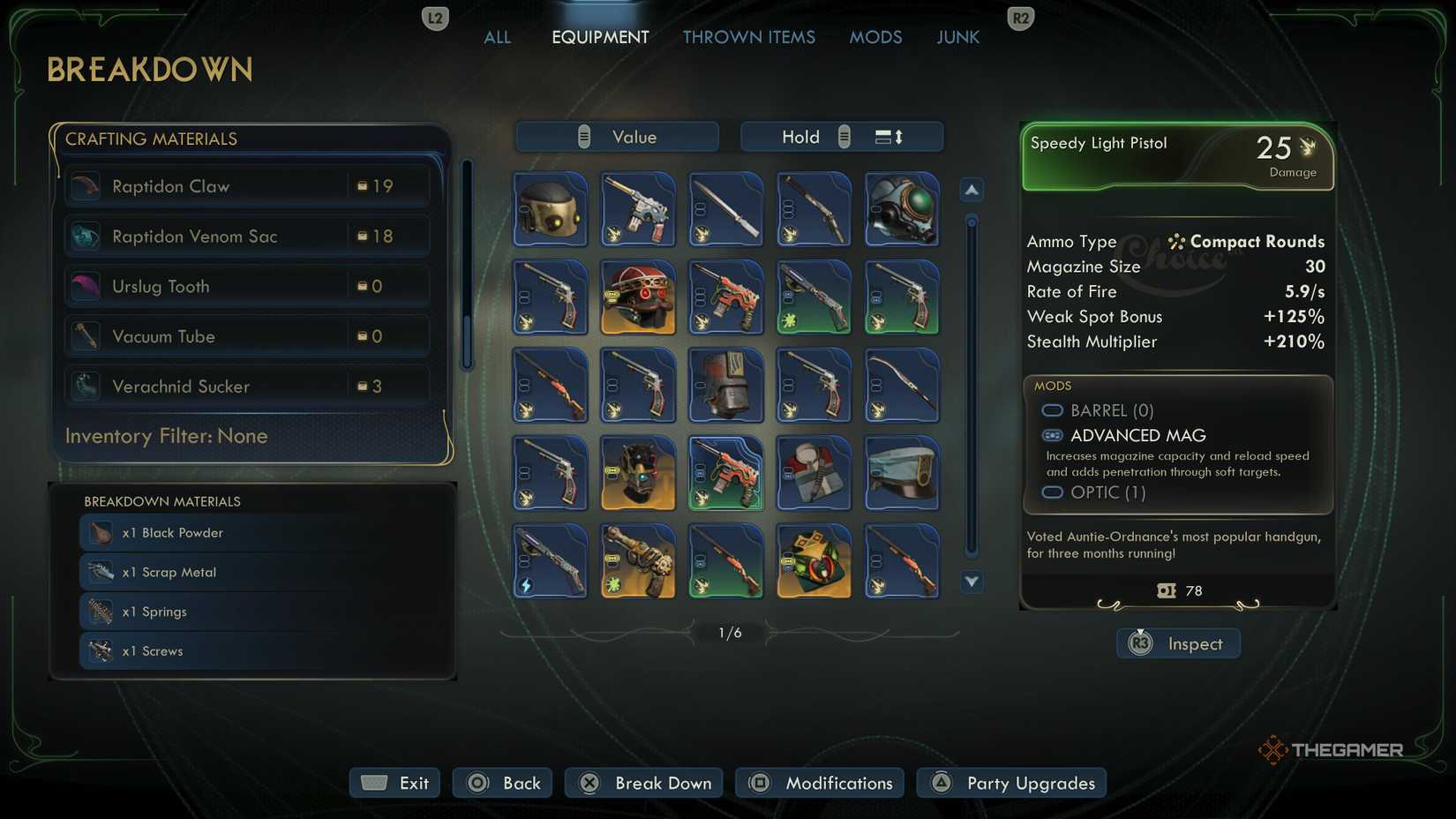Image resolution: width=1456 pixels, height=819 pixels.
Task: Click the Raptidon Venom Sac entry
Action: [247, 236]
